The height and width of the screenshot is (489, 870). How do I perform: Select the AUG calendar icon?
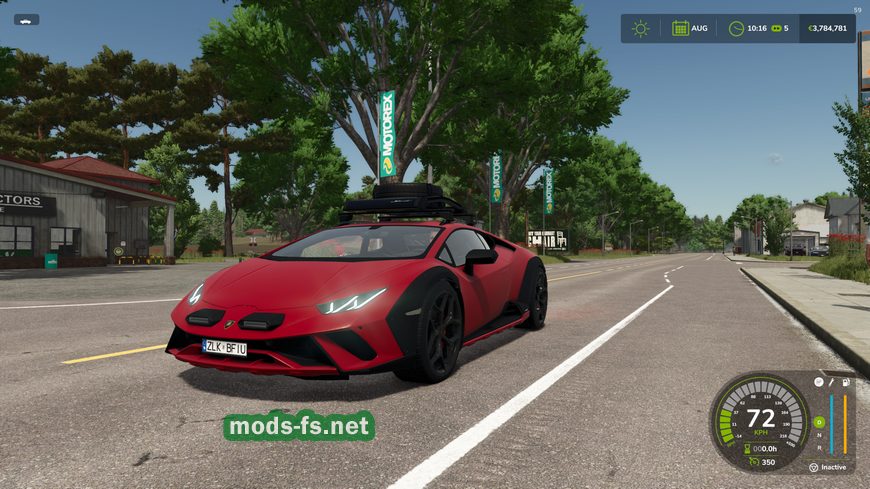[x=680, y=28]
